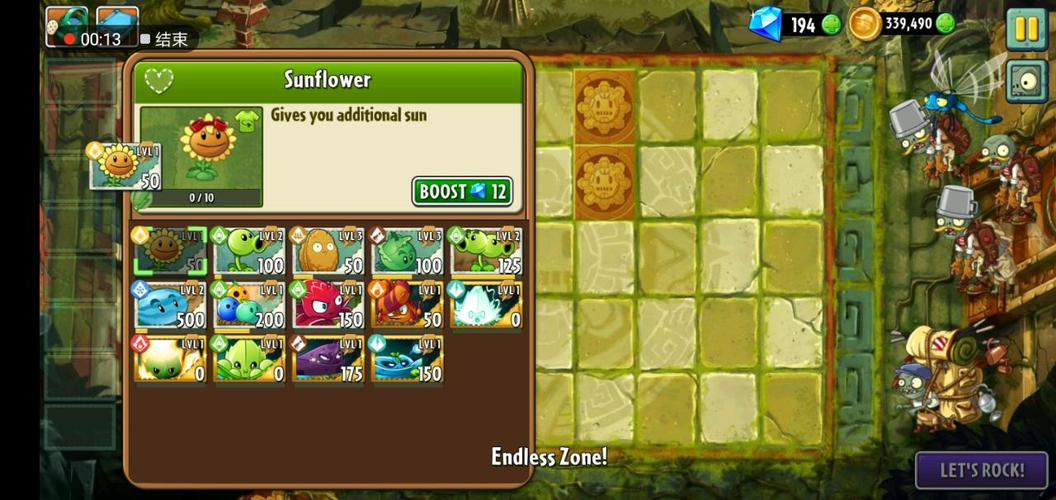The height and width of the screenshot is (500, 1056).
Task: Add more gems with the green plus
Action: pyautogui.click(x=831, y=25)
